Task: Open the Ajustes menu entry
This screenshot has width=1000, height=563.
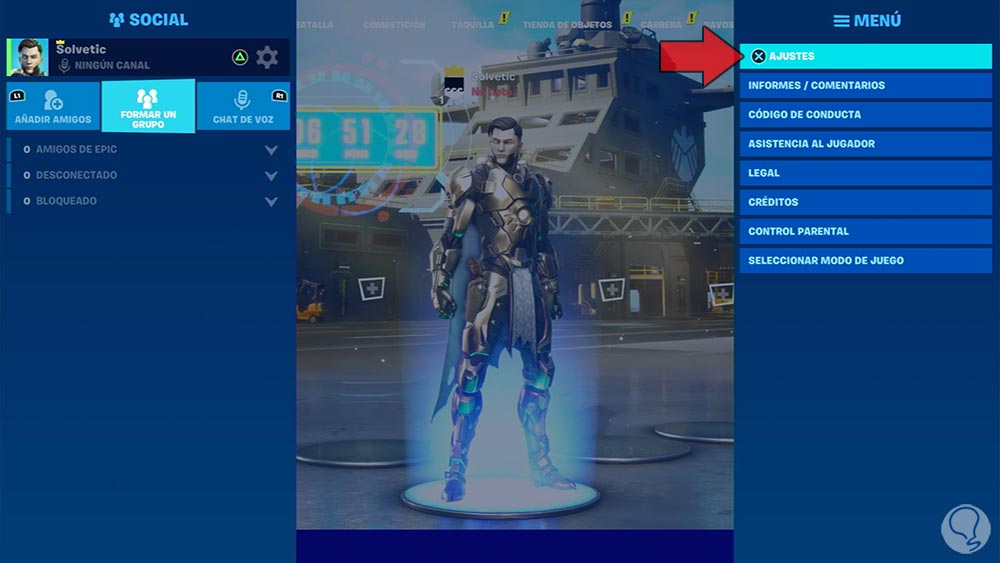Action: (x=865, y=56)
